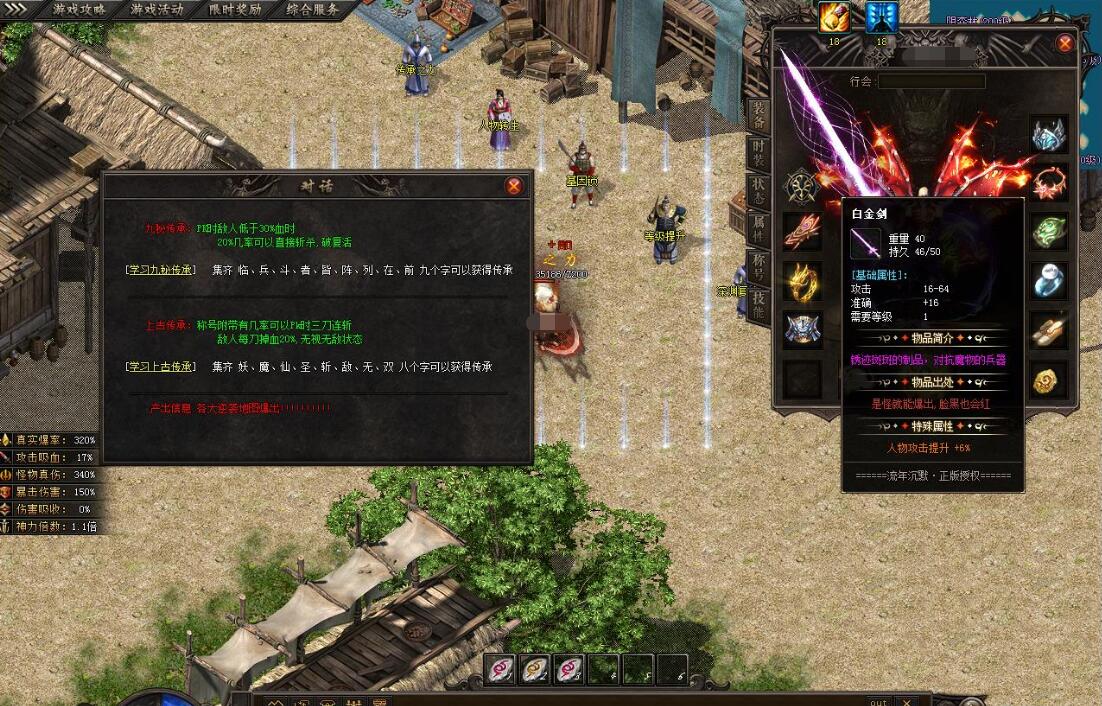The height and width of the screenshot is (706, 1102).
Task: Open the 游戏活动 top menu
Action: pos(157,10)
